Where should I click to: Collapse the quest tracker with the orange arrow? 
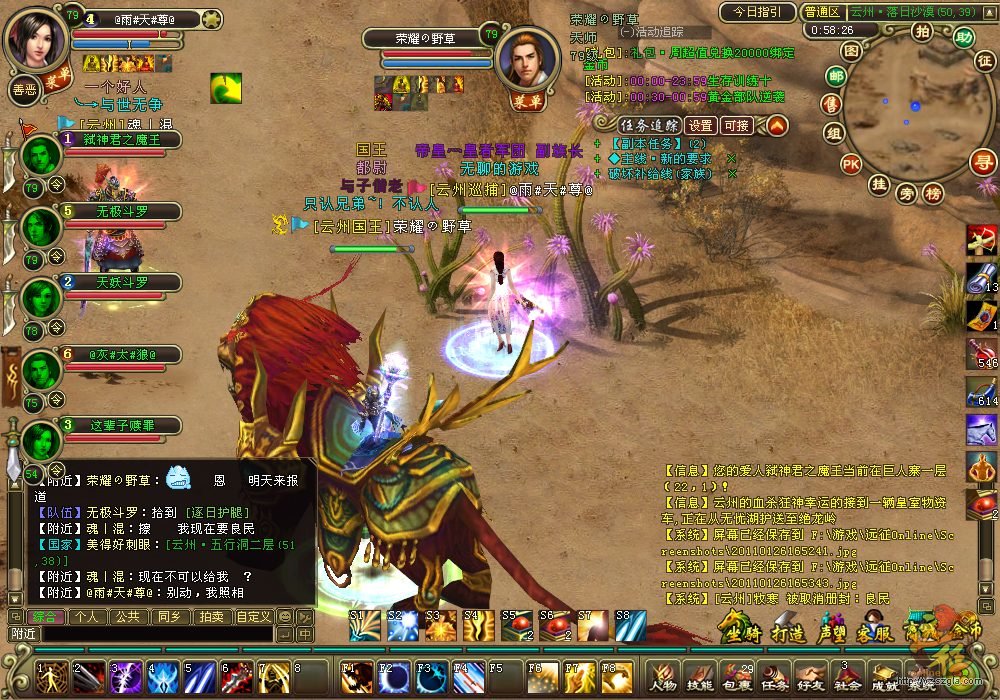click(x=777, y=125)
